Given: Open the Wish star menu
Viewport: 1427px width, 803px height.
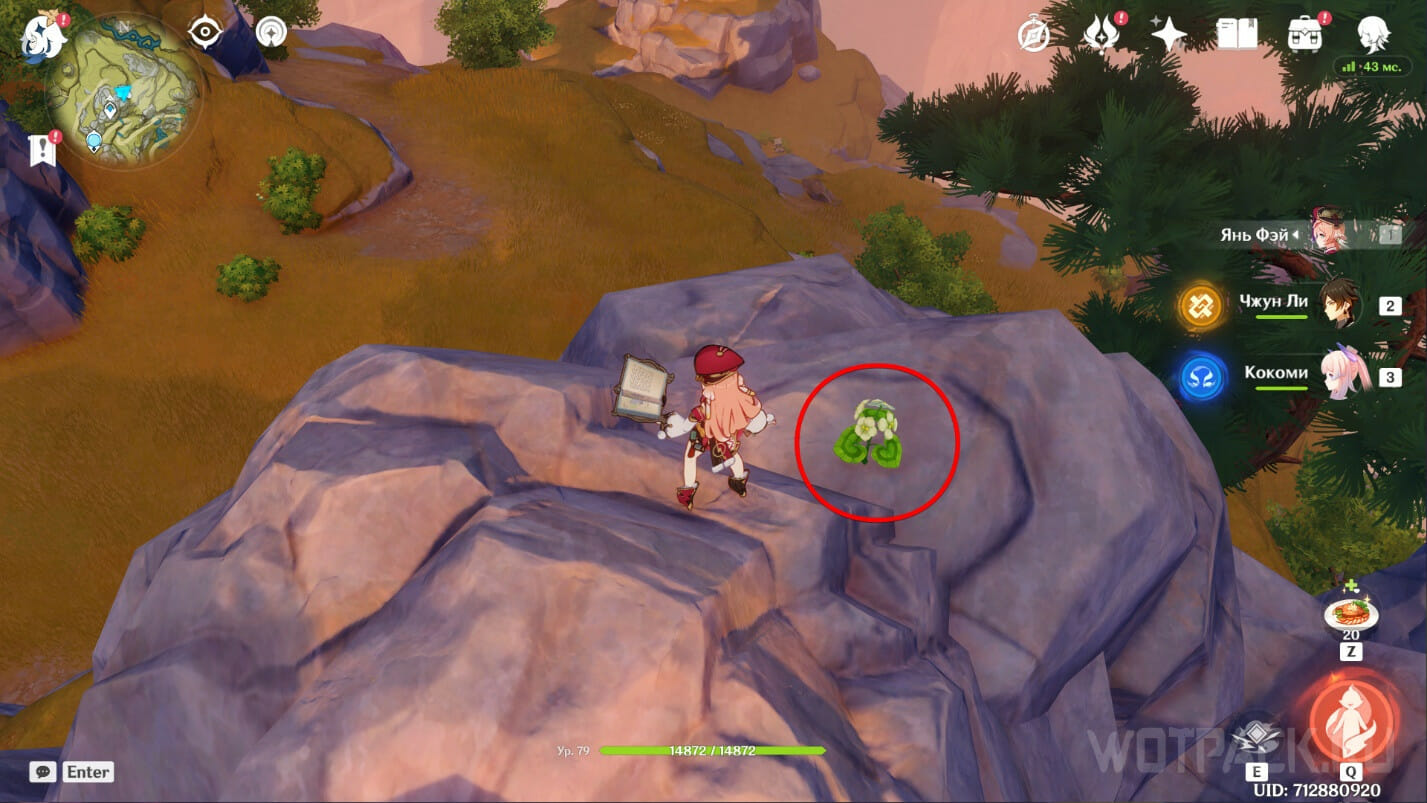Looking at the screenshot, I should (x=1167, y=35).
